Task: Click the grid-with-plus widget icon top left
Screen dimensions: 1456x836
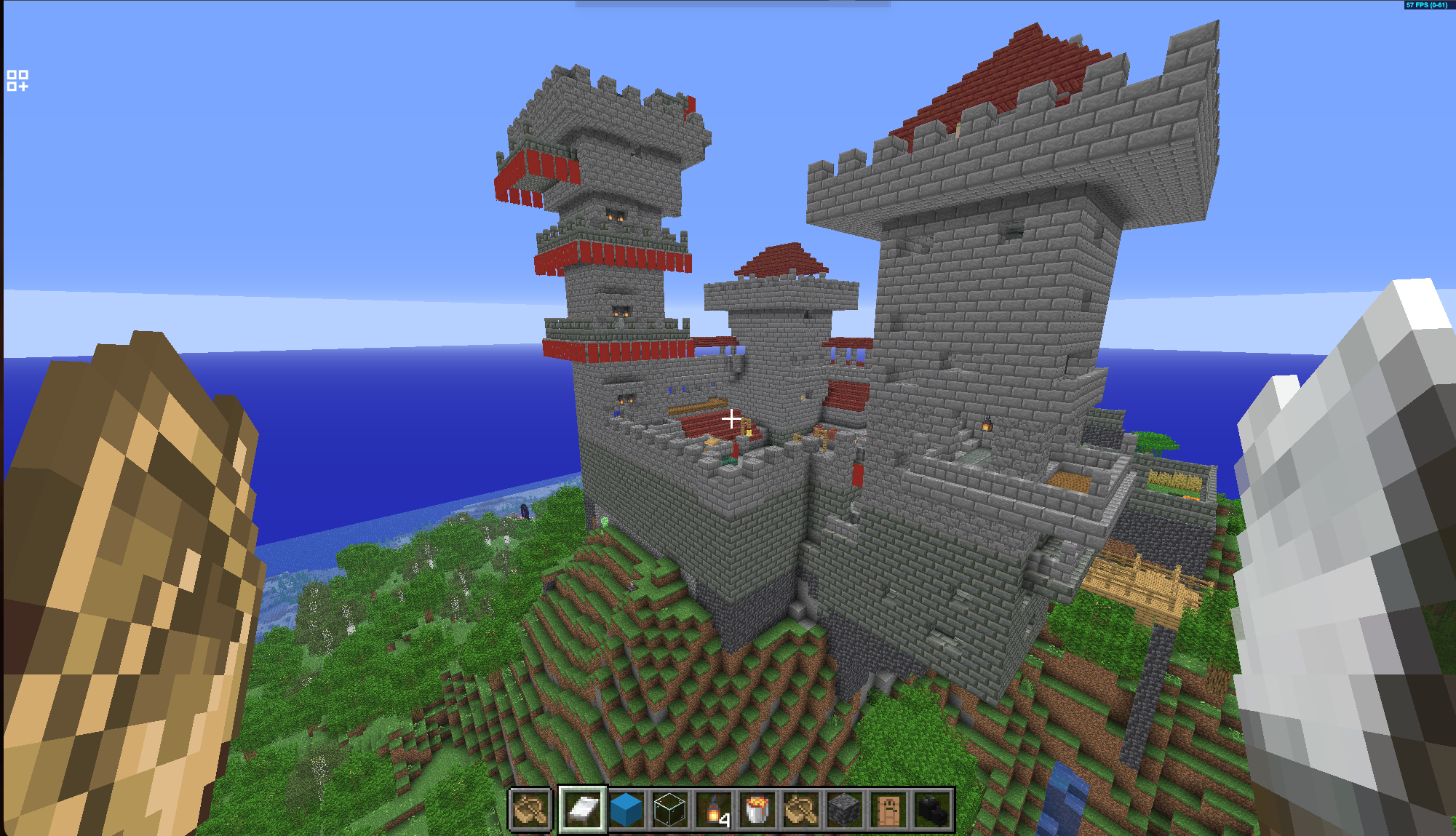Action: pos(18,81)
